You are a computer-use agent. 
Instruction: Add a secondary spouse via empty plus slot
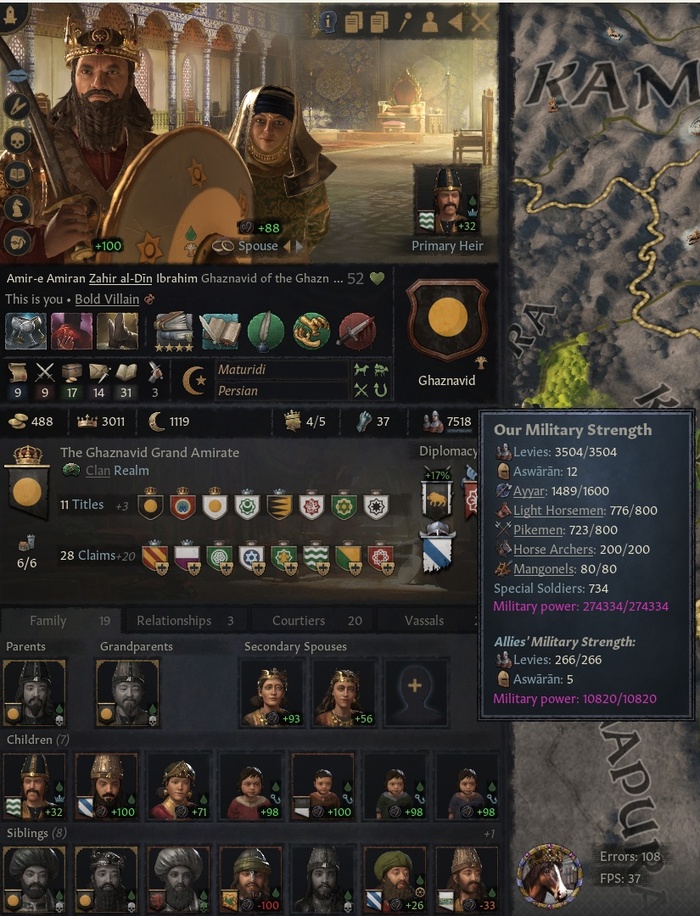pos(416,692)
